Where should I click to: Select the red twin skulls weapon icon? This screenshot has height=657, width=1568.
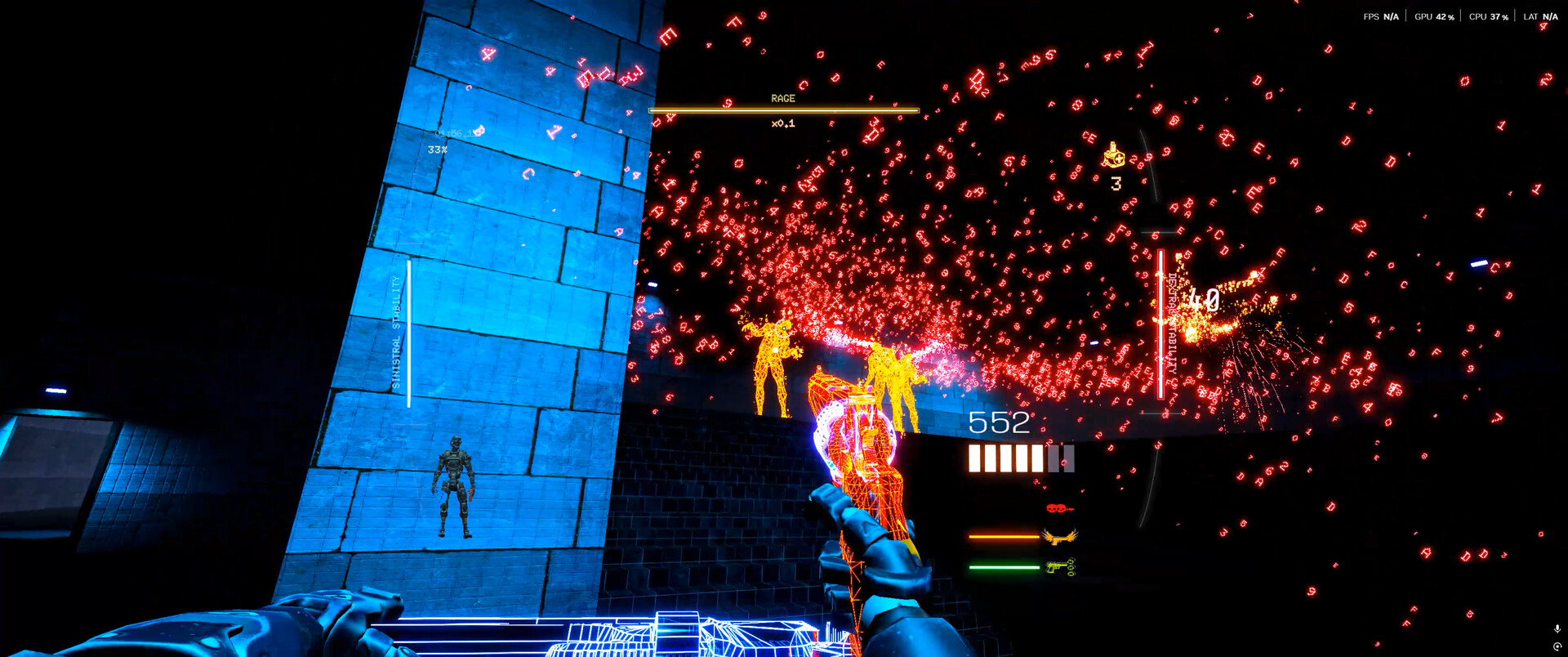pos(1059,508)
